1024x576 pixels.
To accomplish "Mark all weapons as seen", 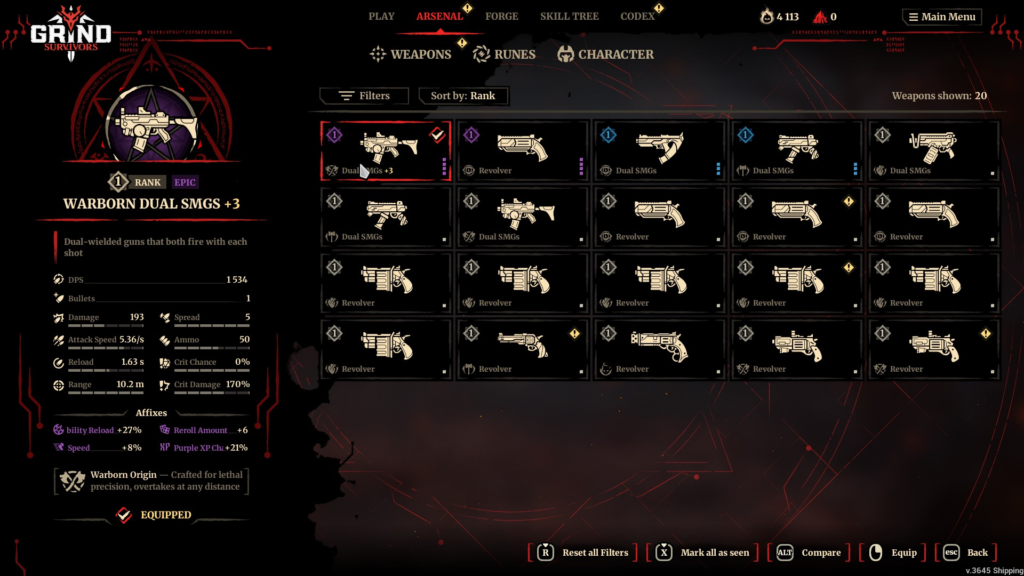I will pos(703,552).
